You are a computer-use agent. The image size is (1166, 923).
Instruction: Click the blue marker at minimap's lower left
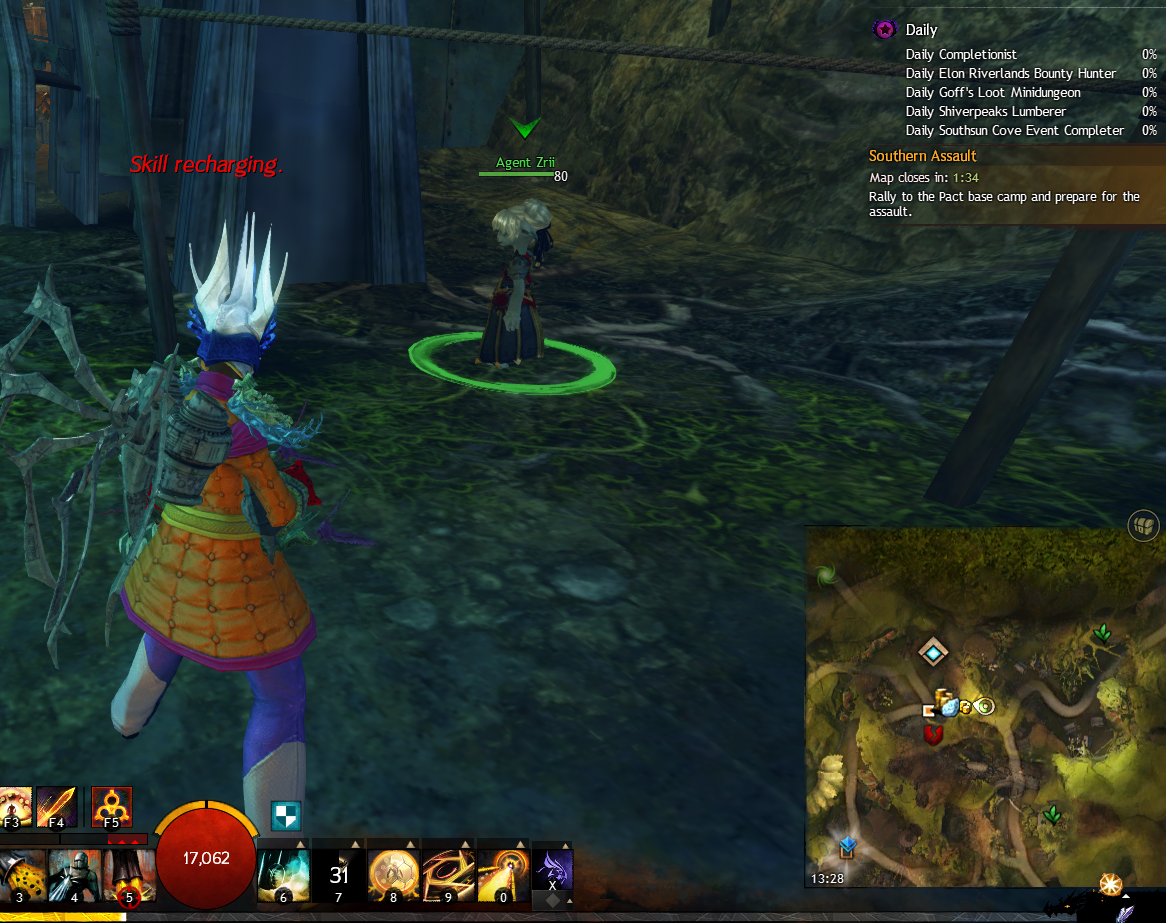(x=848, y=847)
